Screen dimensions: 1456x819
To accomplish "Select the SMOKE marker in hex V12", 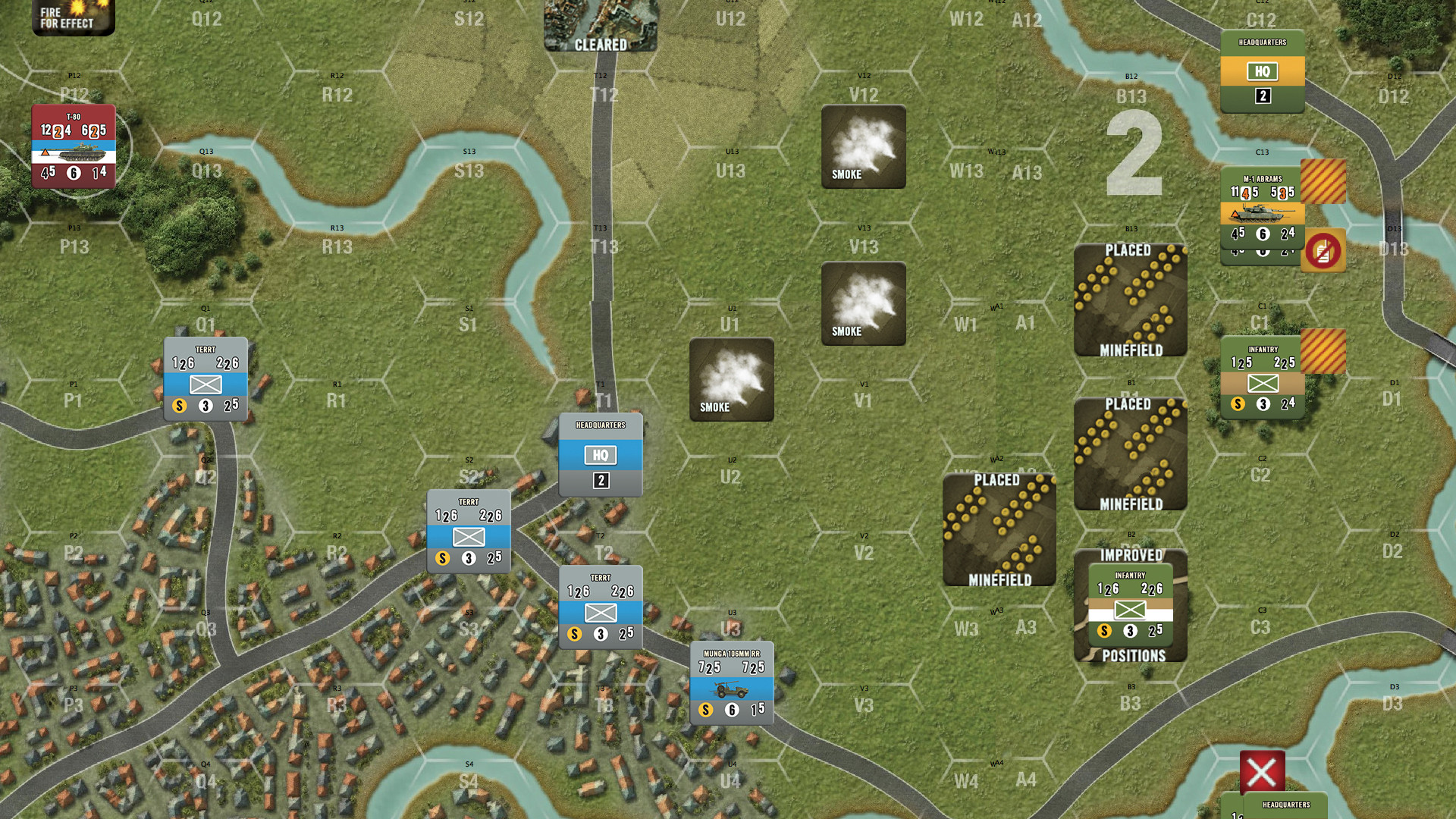I will point(863,148).
